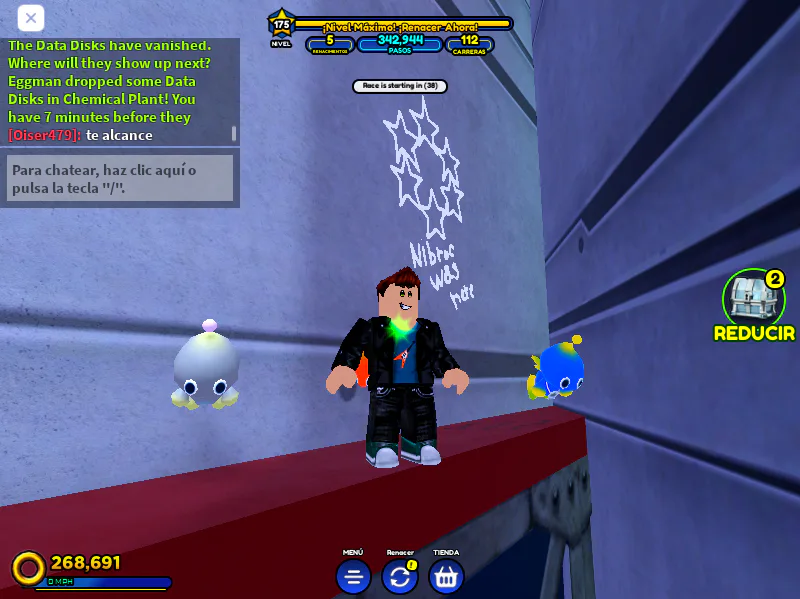The height and width of the screenshot is (599, 800).
Task: Click the chat input field to type
Action: click(120, 178)
